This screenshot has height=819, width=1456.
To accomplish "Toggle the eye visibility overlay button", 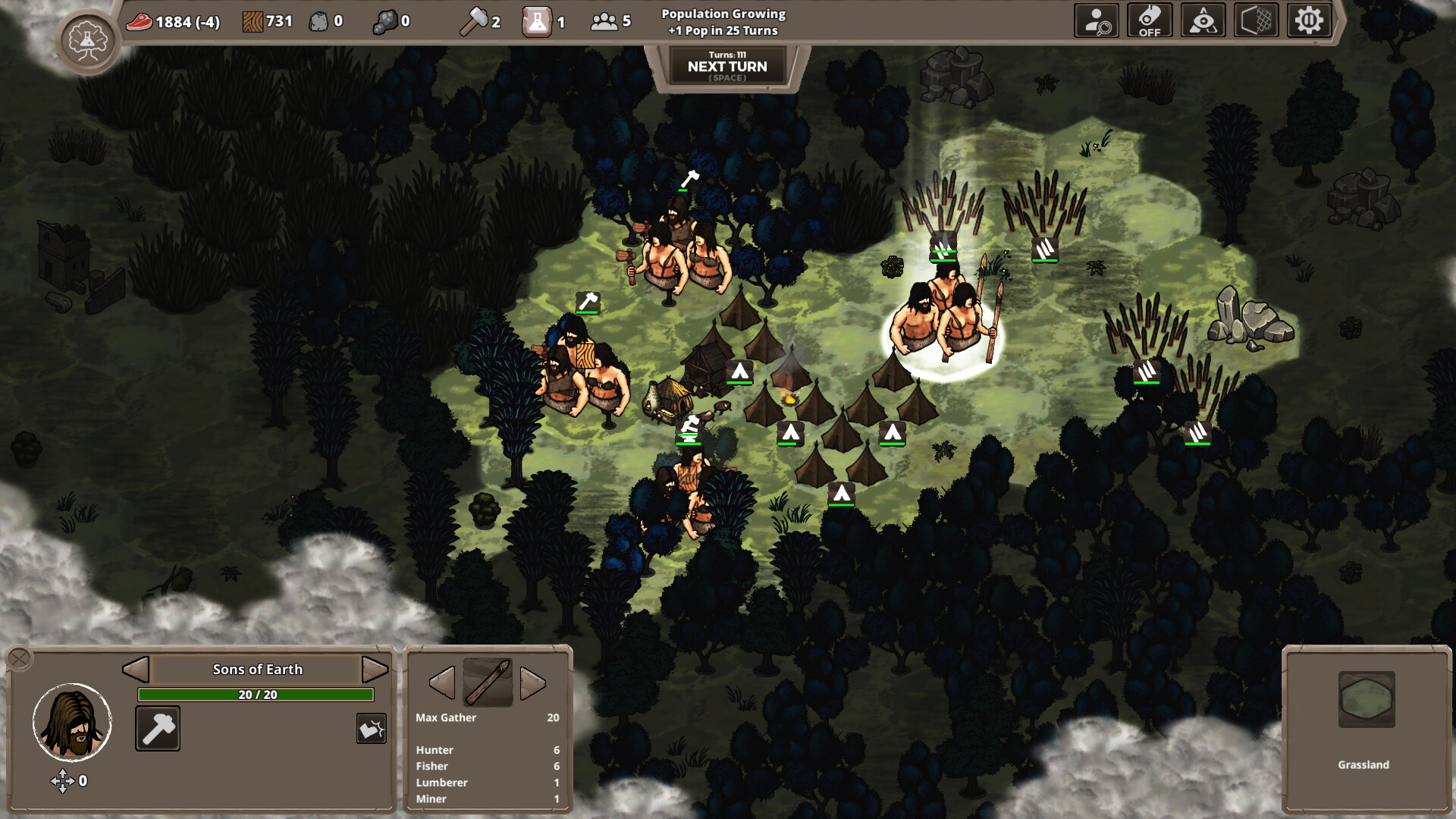I will click(1203, 20).
